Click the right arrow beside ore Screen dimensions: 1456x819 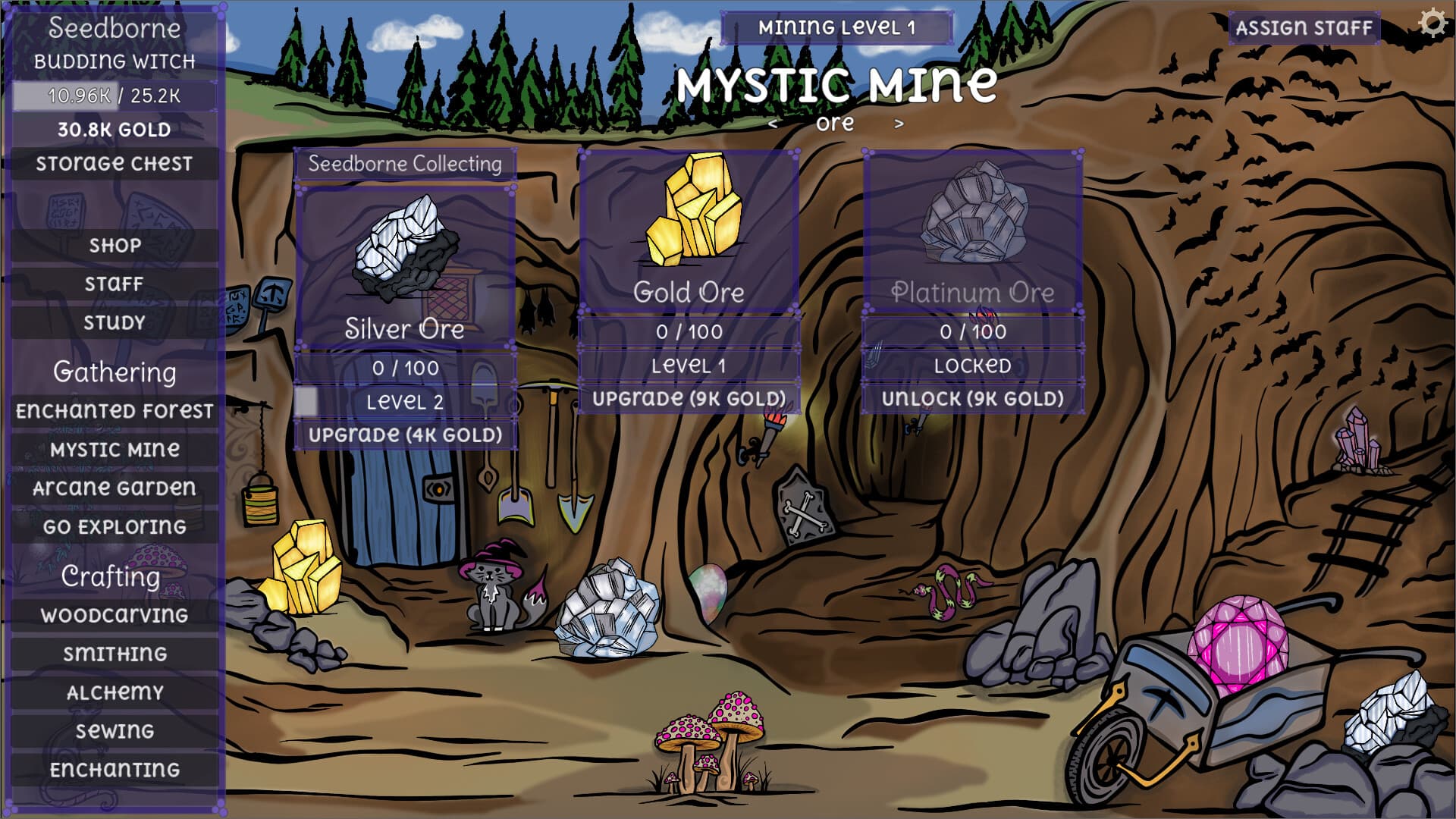point(900,122)
